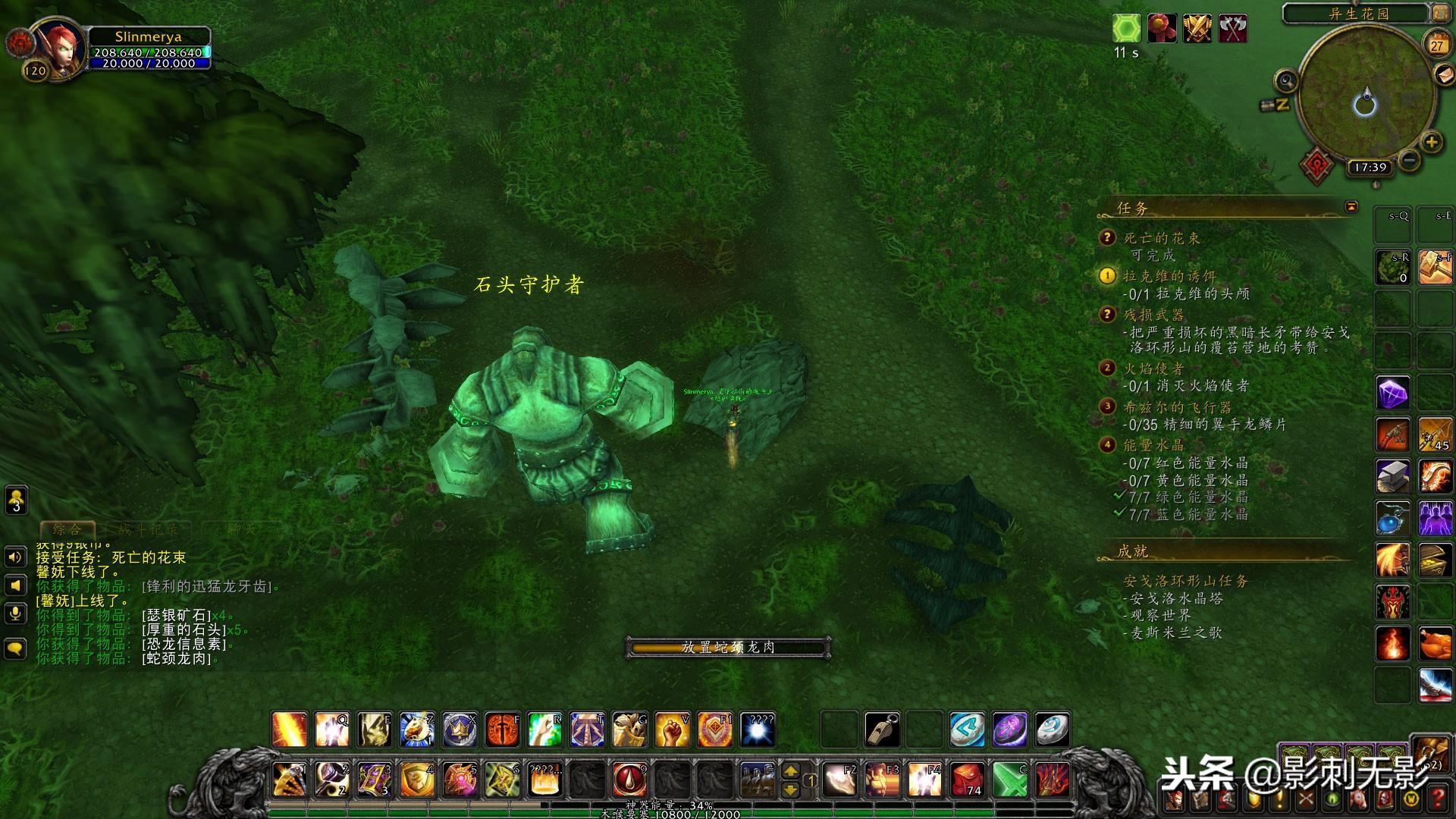Activate the green crossed swords ability
Image resolution: width=1456 pixels, height=819 pixels.
(1010, 780)
